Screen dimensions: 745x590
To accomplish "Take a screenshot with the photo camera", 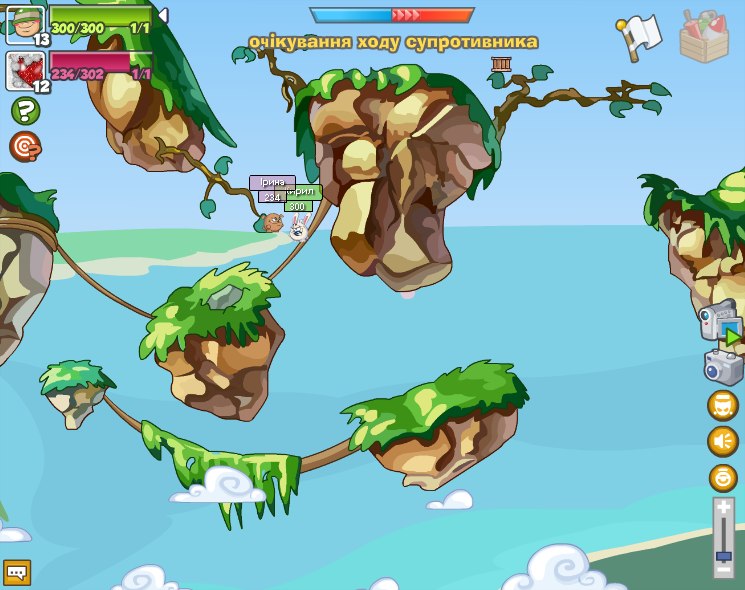I will pyautogui.click(x=722, y=366).
